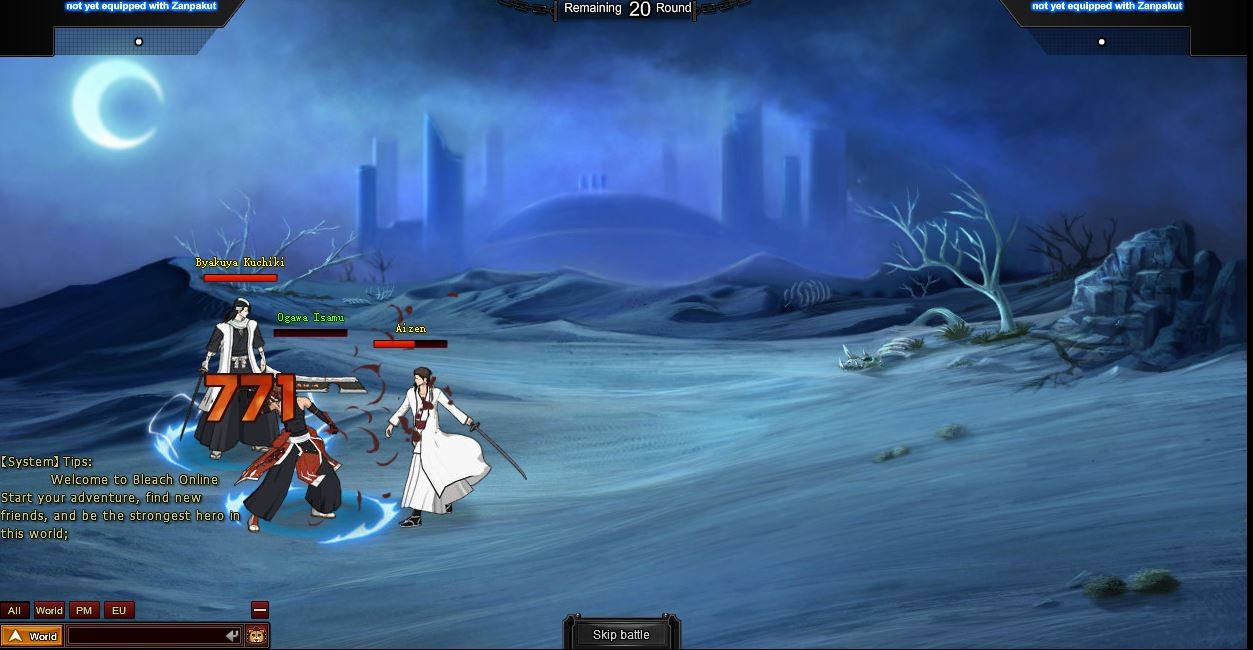Select the World chat tab
This screenshot has width=1253, height=650.
pos(49,610)
